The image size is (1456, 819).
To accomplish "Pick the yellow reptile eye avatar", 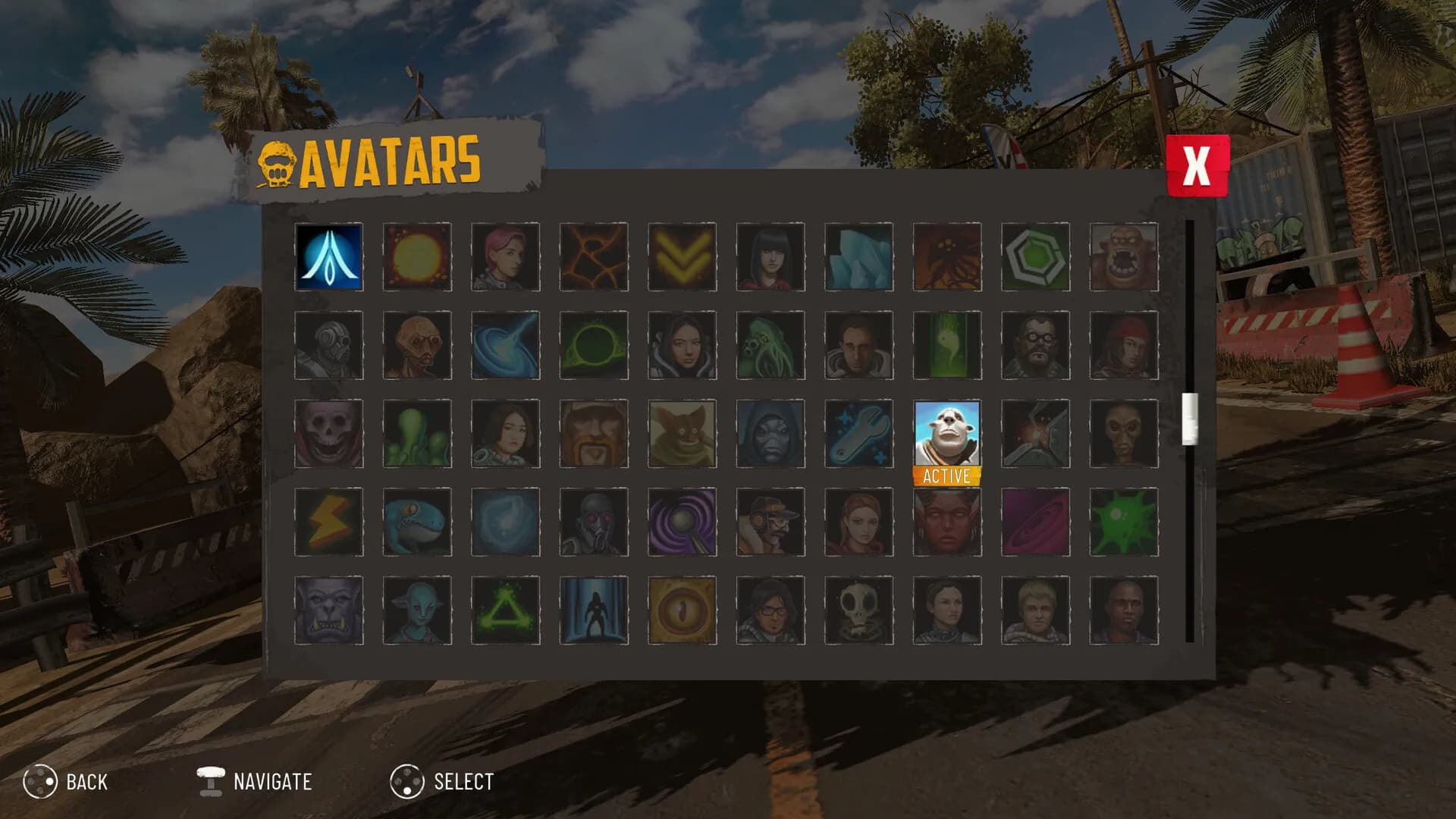I will [682, 610].
